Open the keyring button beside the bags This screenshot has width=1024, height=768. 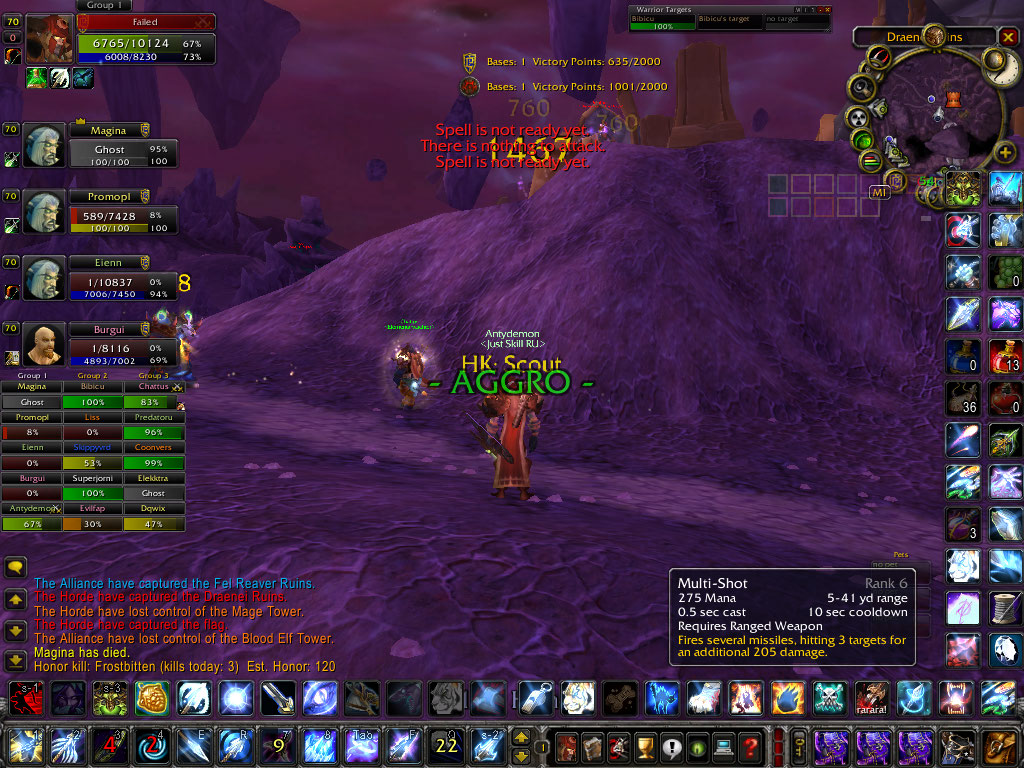[800, 746]
